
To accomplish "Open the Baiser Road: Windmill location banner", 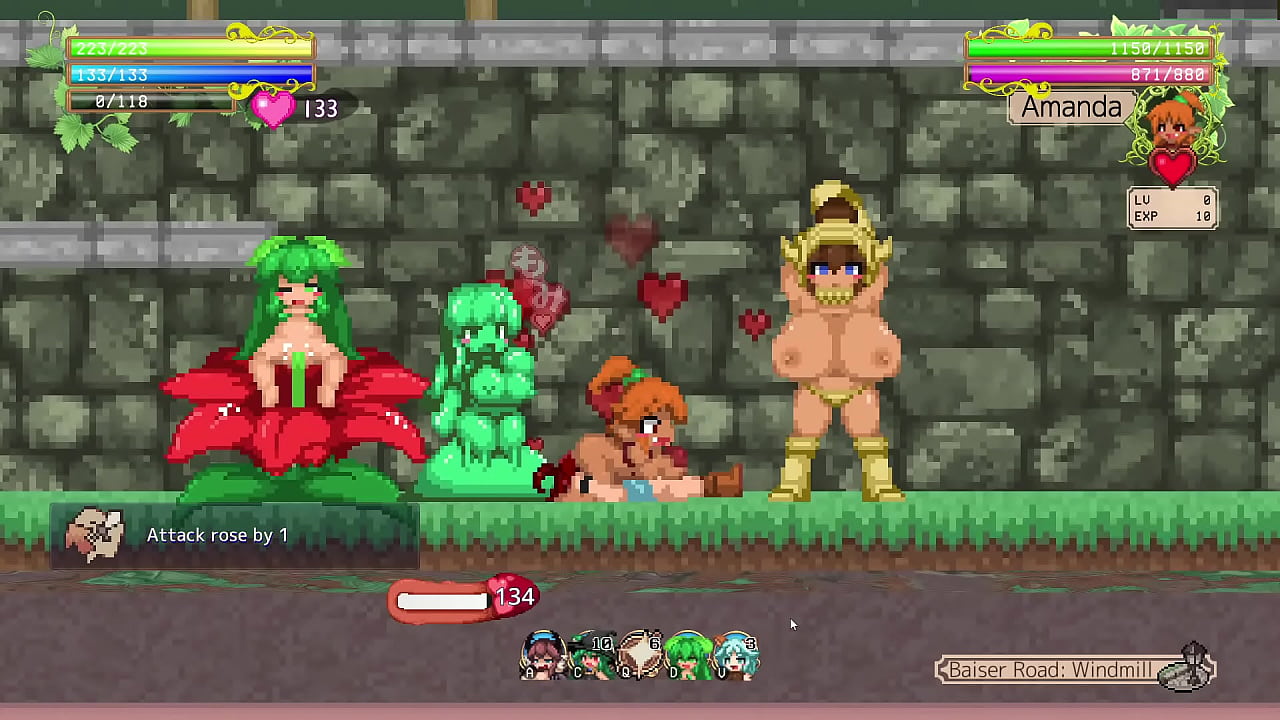I will 1050,670.
